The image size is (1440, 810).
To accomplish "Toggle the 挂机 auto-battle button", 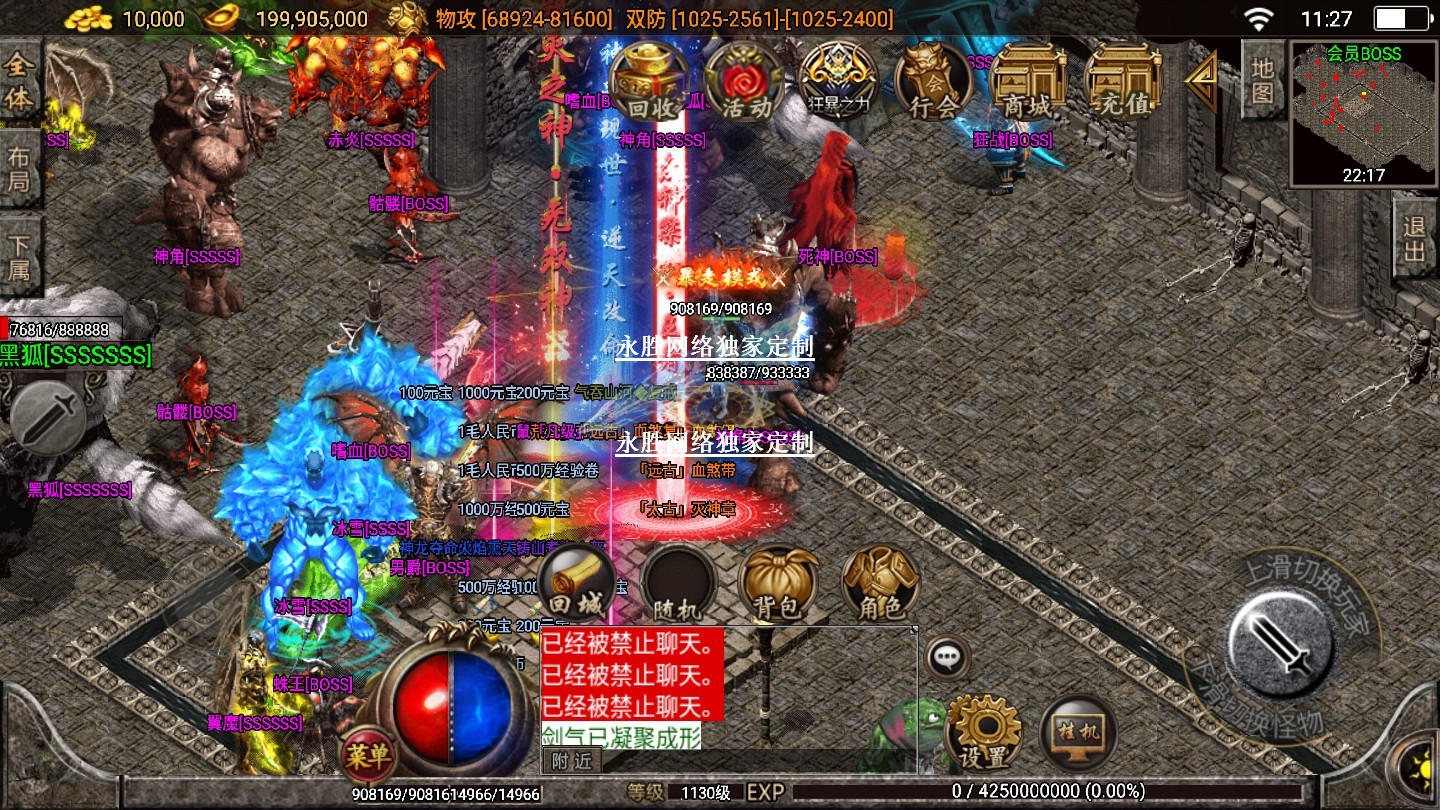I will click(x=1079, y=733).
